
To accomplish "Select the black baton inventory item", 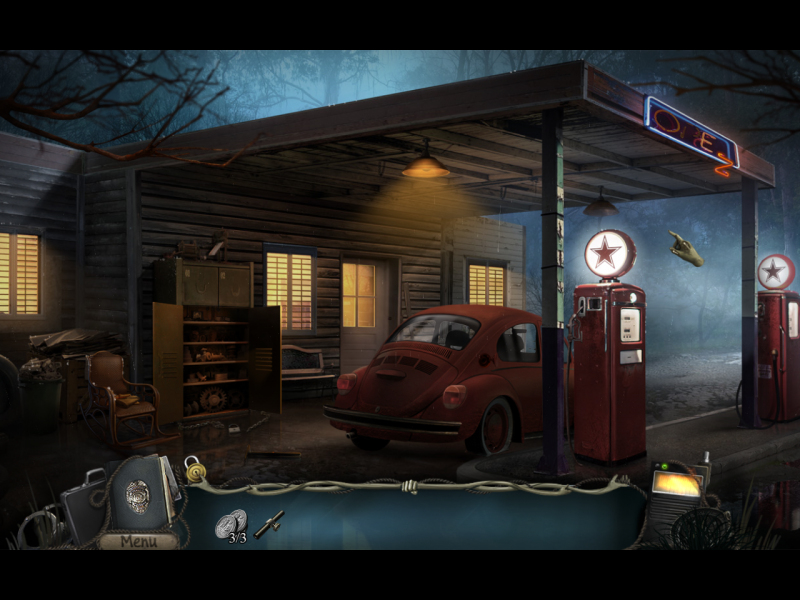I will tap(269, 524).
